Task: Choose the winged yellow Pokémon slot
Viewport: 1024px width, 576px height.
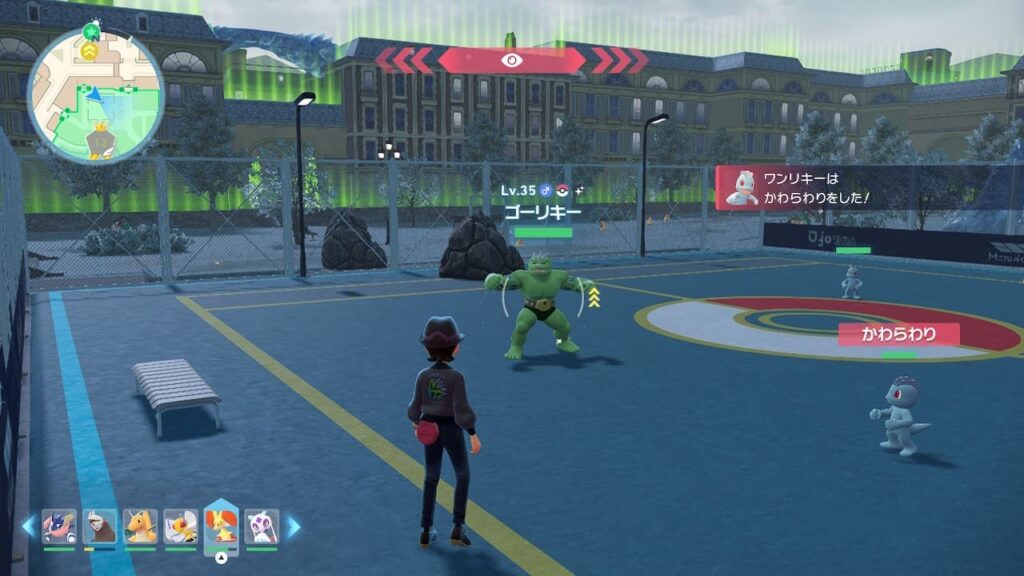Action: (x=181, y=526)
